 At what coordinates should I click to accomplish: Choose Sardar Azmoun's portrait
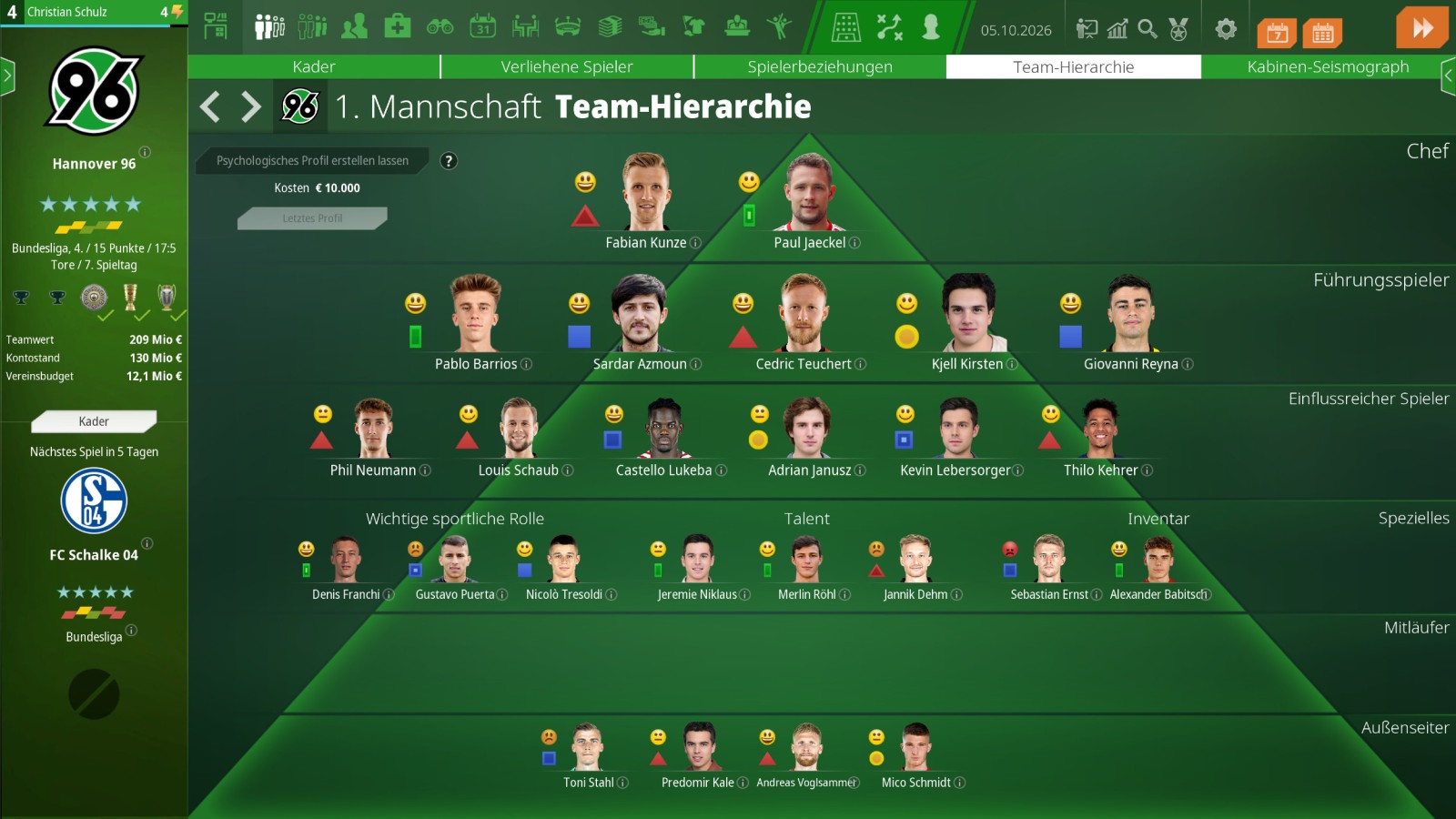[x=641, y=314]
